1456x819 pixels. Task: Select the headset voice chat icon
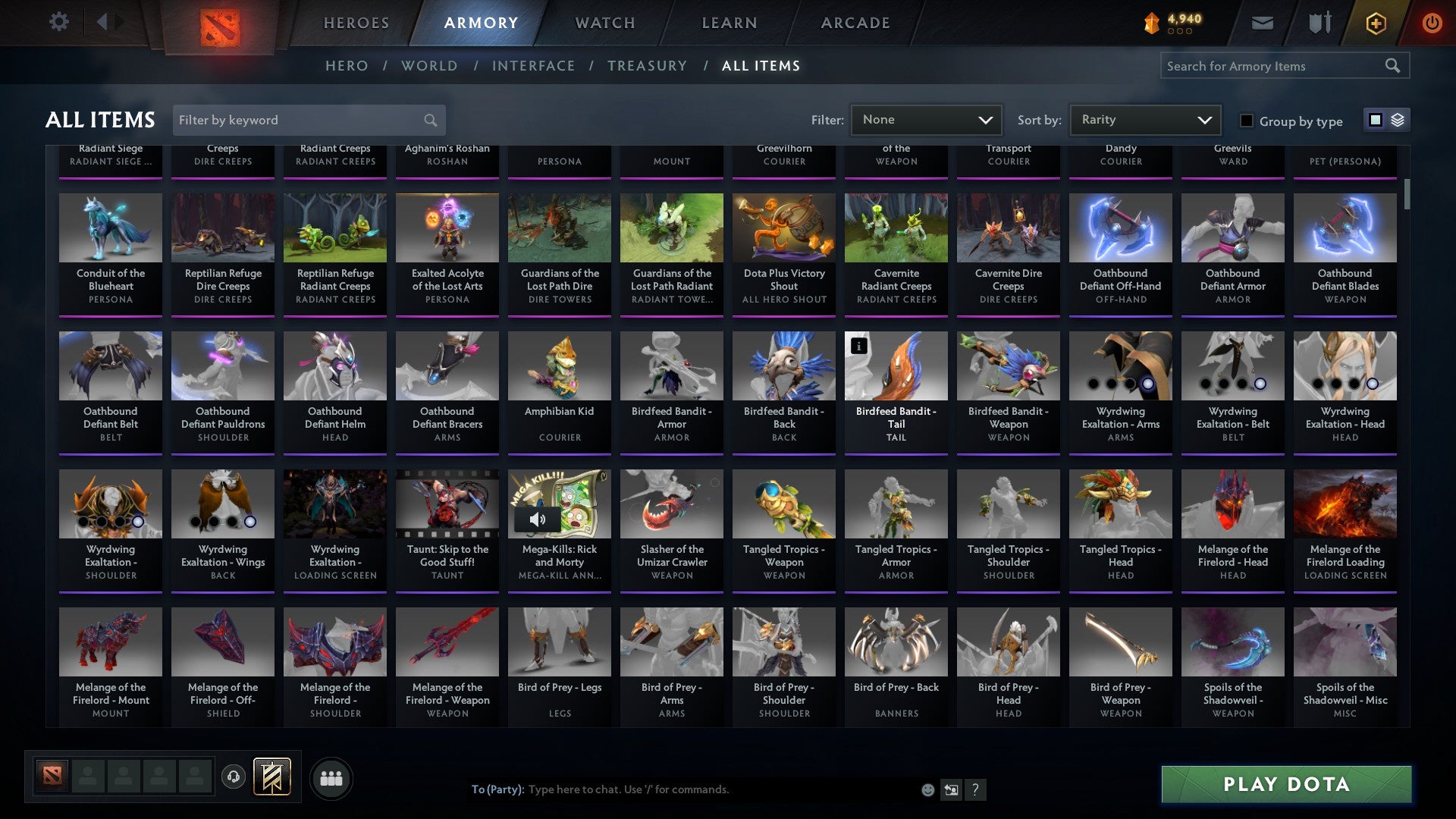coord(234,777)
